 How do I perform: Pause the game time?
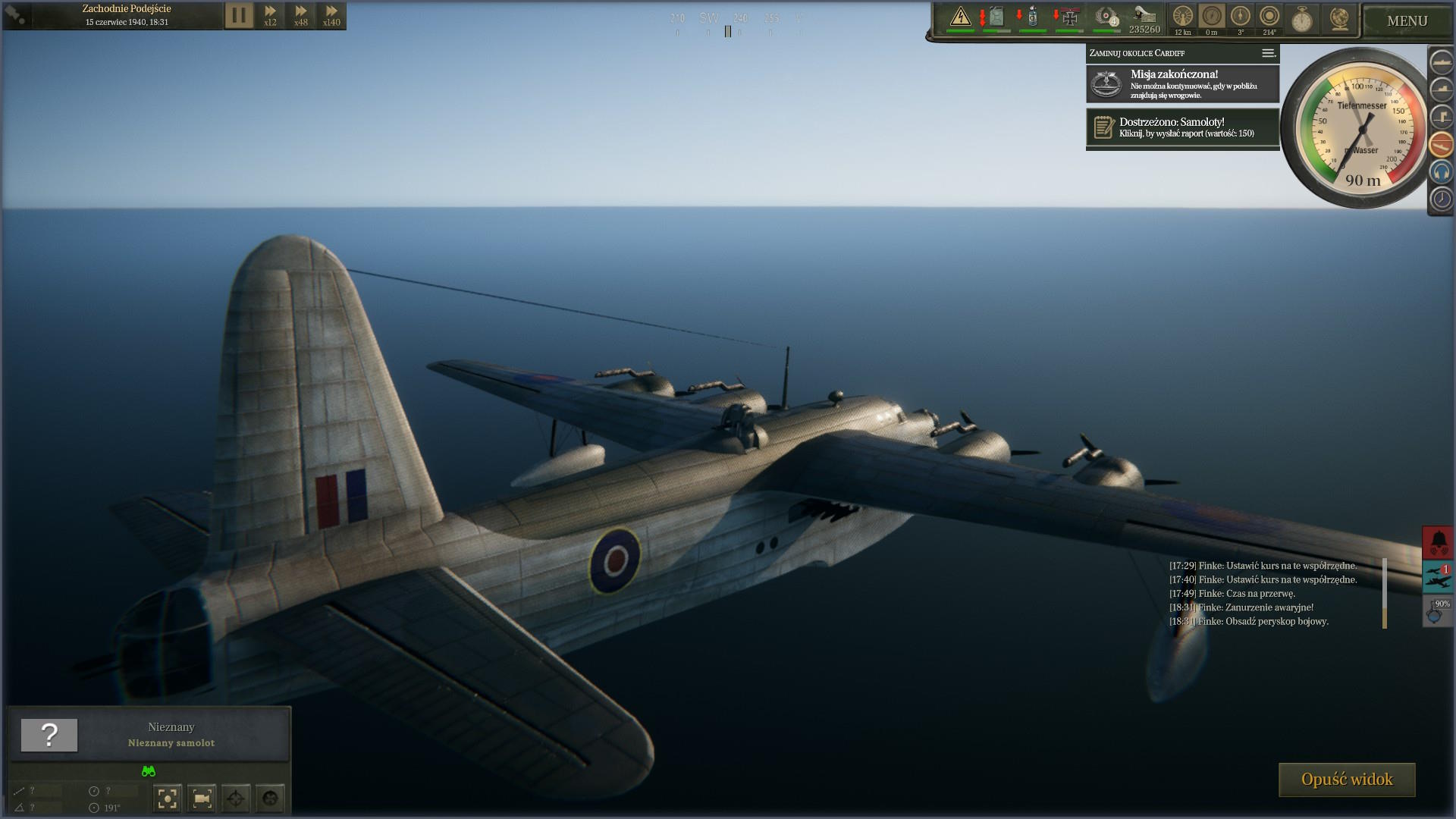point(238,15)
